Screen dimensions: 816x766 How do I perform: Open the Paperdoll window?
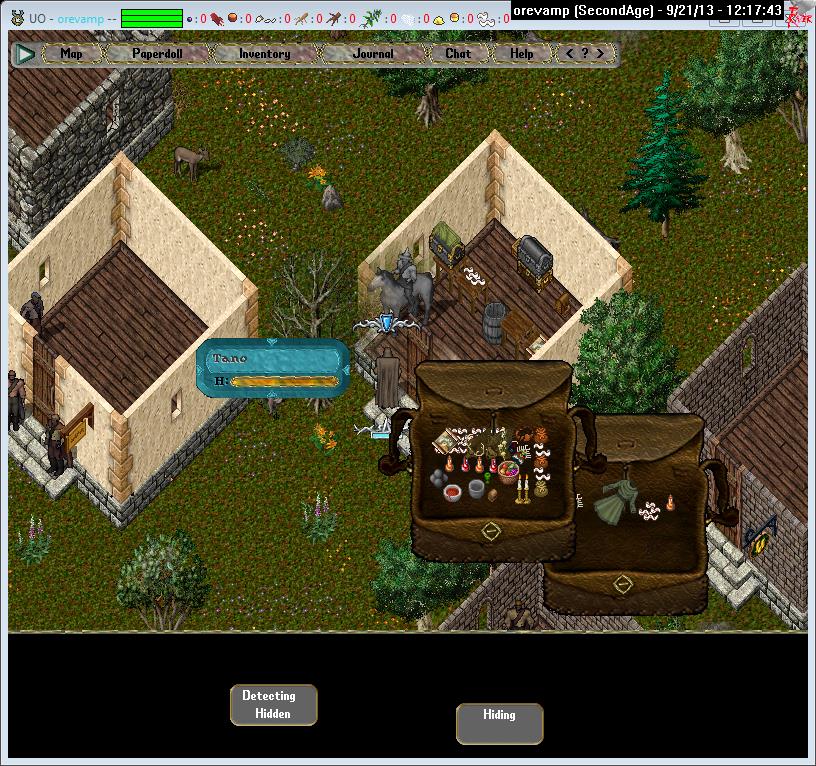coord(159,54)
